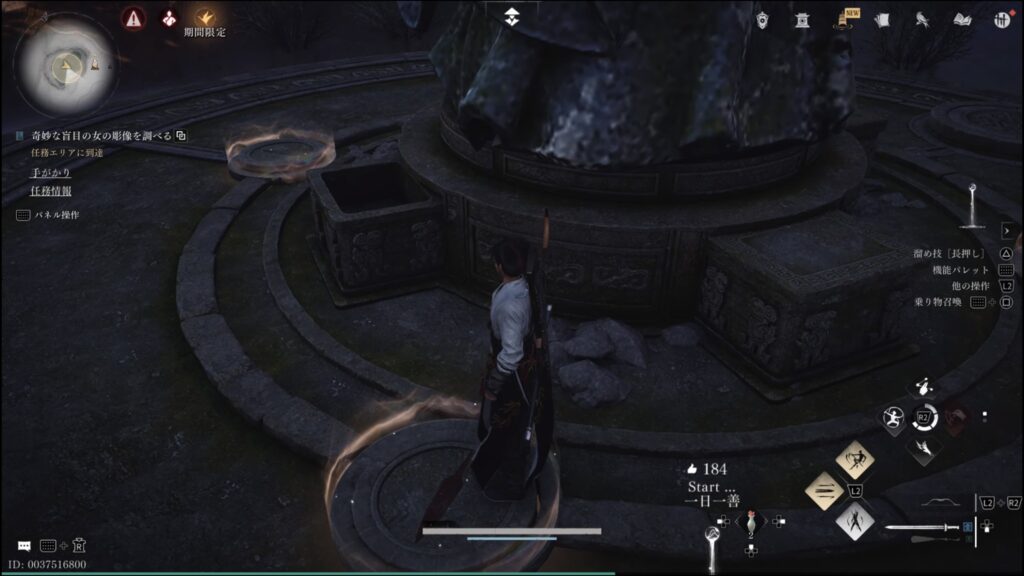Open the chat speech bubble icon
This screenshot has height=576, width=1024.
point(24,546)
